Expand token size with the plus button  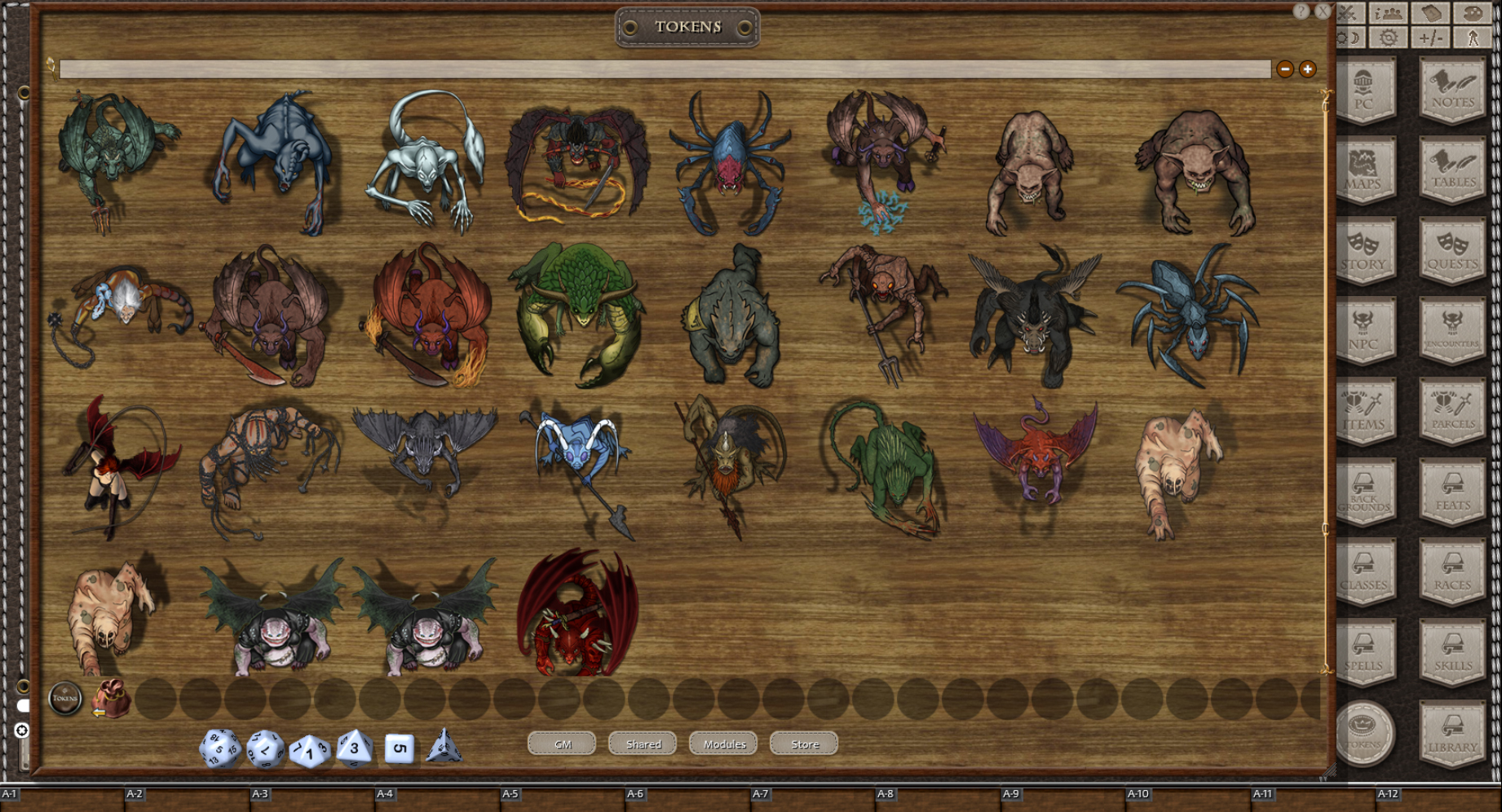pos(1308,69)
